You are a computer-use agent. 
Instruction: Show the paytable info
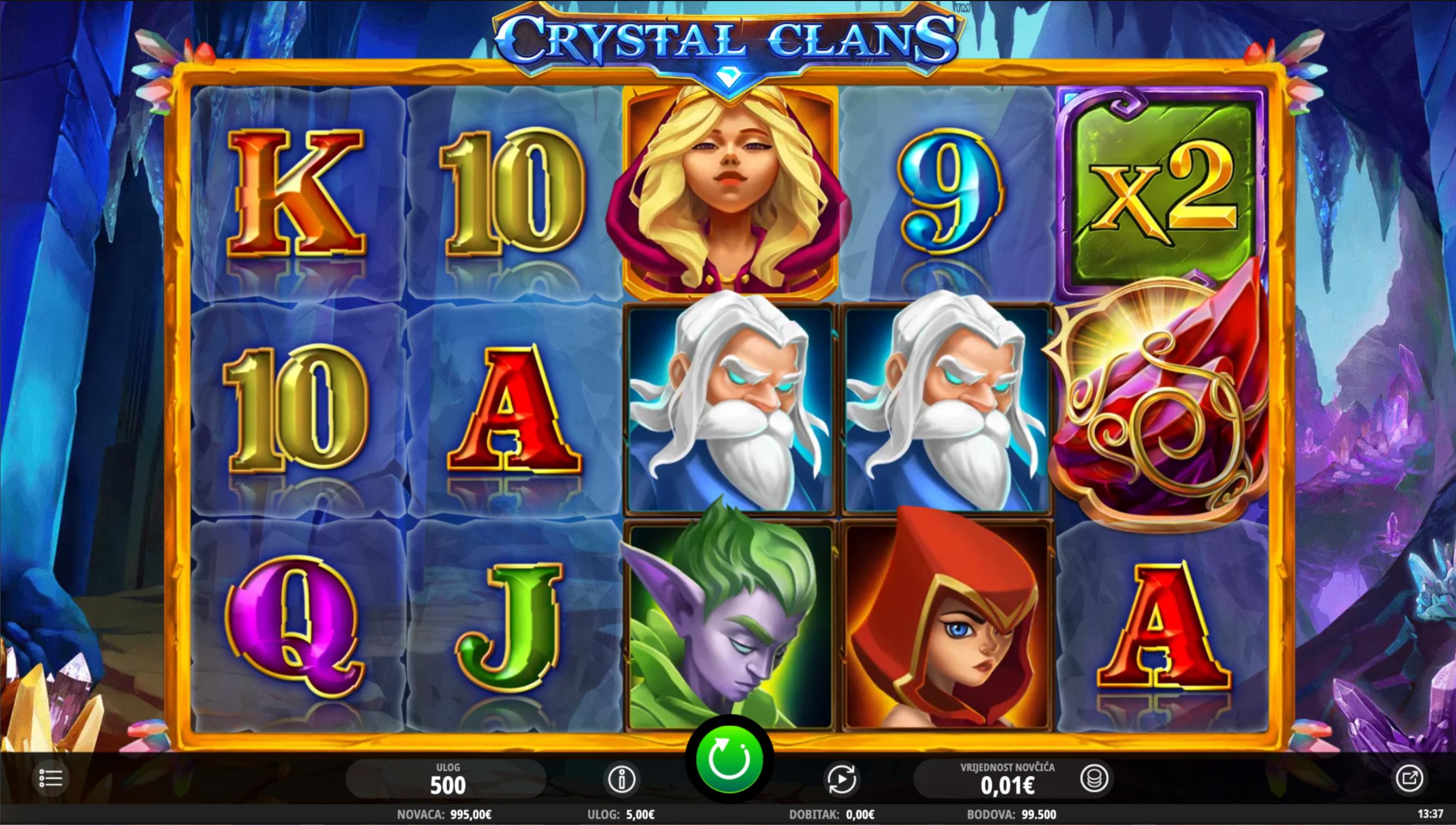[621, 780]
